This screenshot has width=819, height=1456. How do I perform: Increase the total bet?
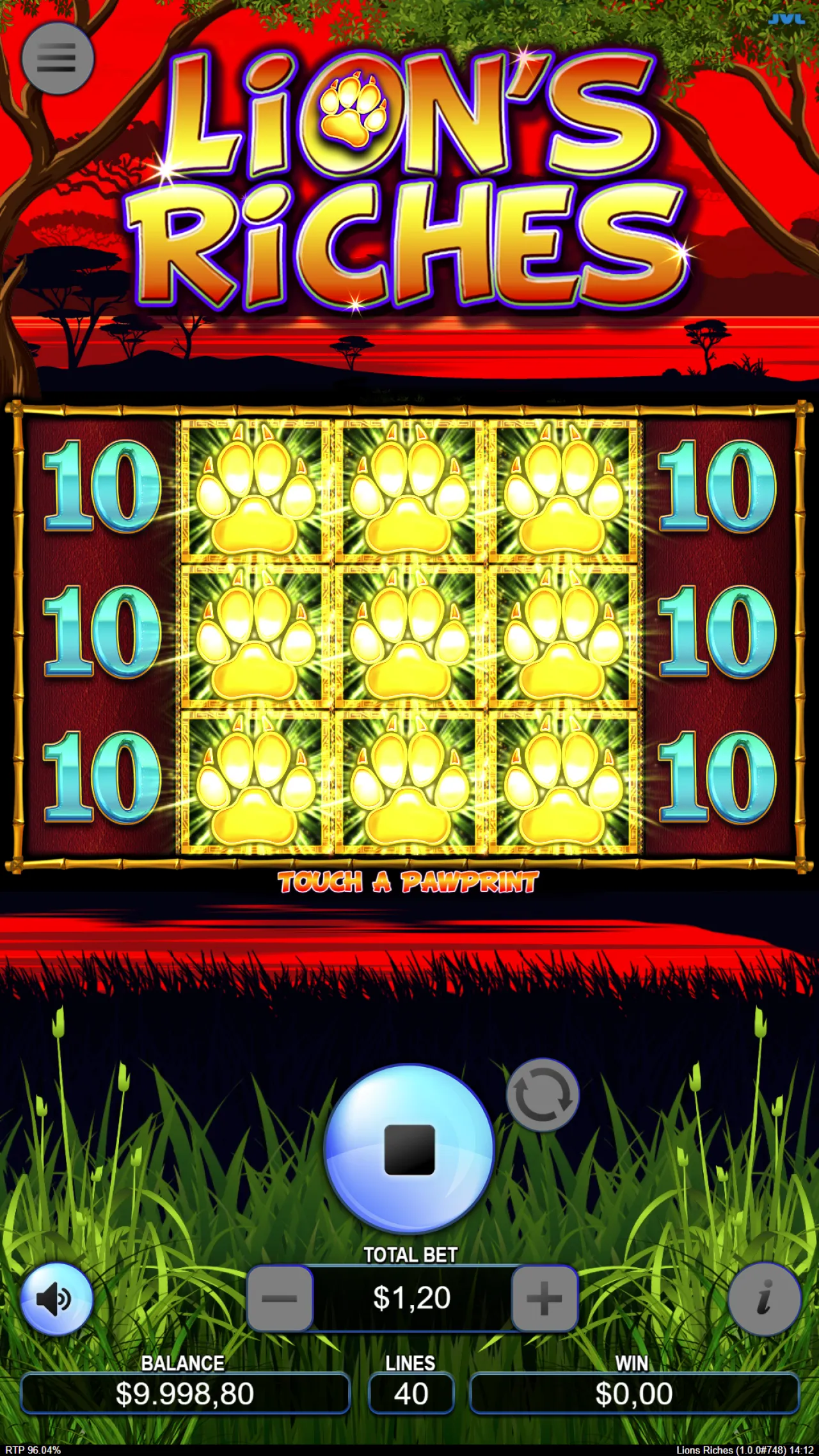tap(543, 1297)
